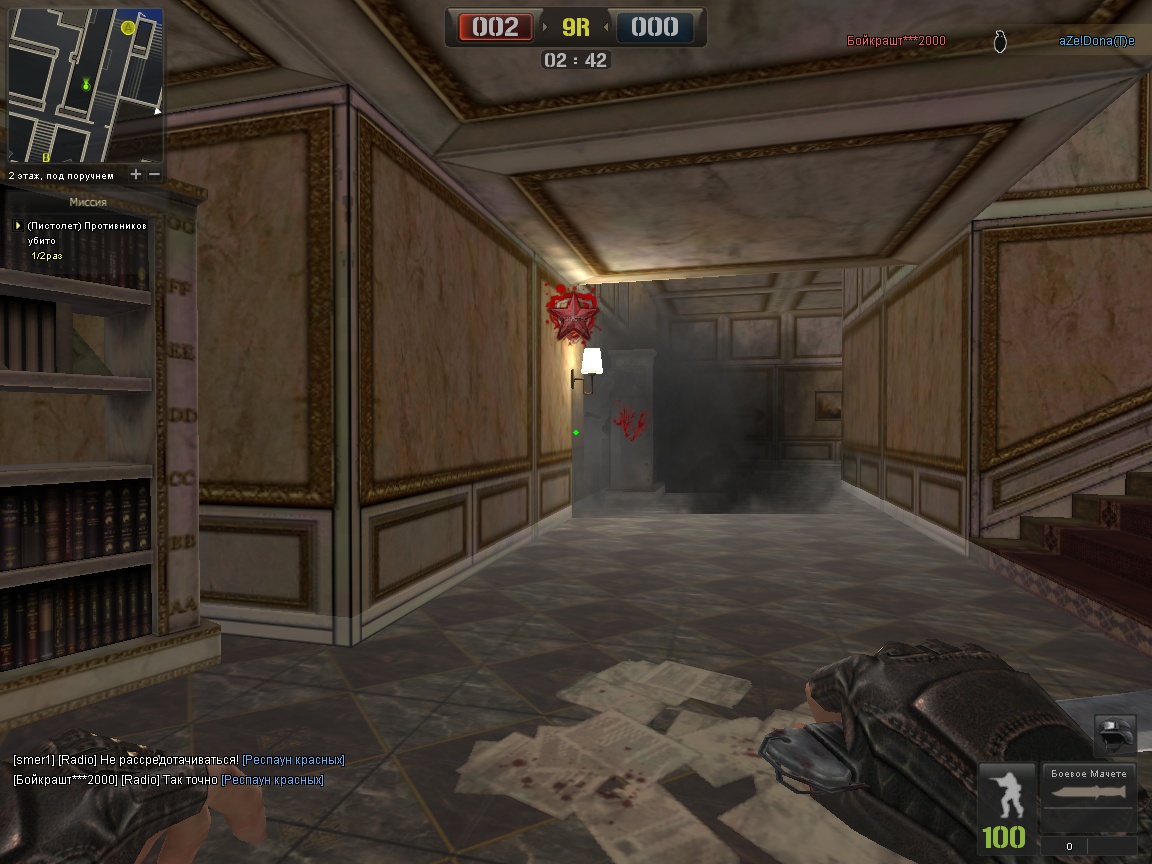This screenshot has width=1152, height=864.
Task: Select the Боевое Мачете weapon slot
Action: 1089,798
